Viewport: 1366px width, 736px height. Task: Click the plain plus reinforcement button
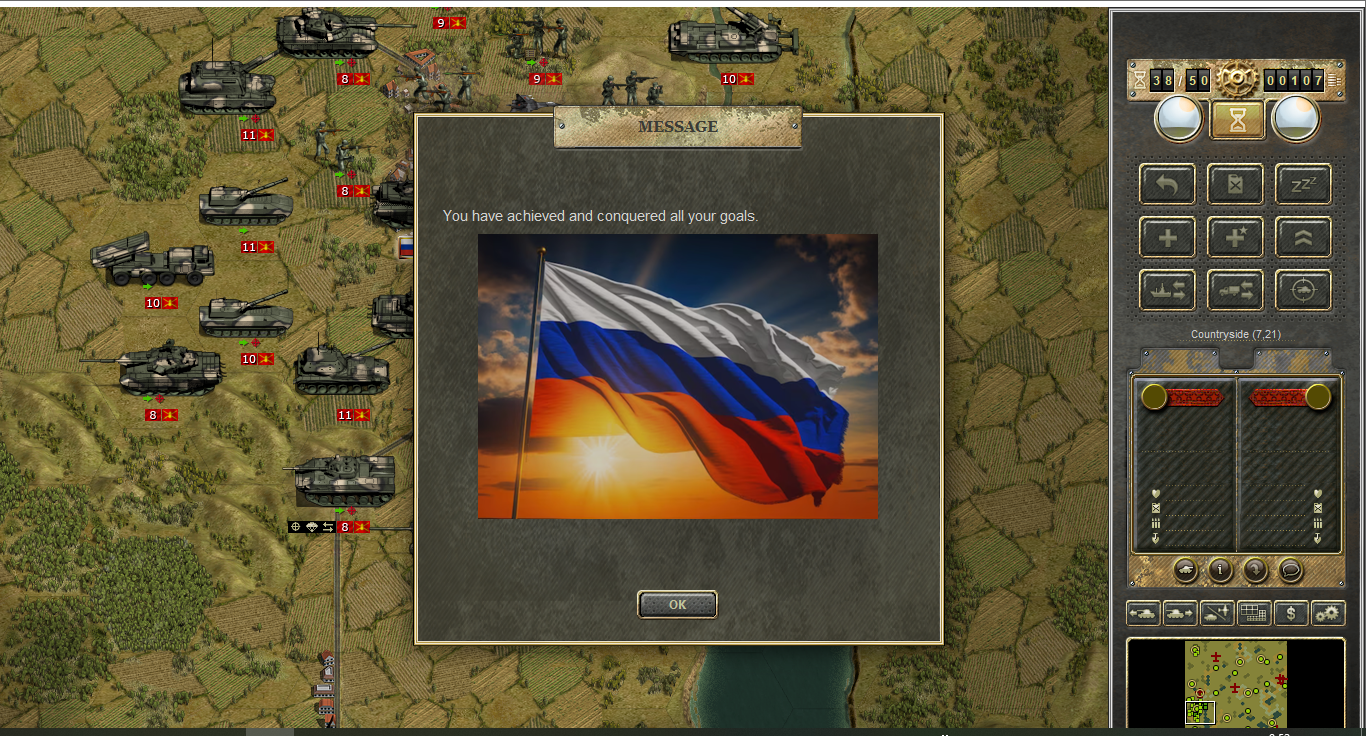click(x=1167, y=237)
